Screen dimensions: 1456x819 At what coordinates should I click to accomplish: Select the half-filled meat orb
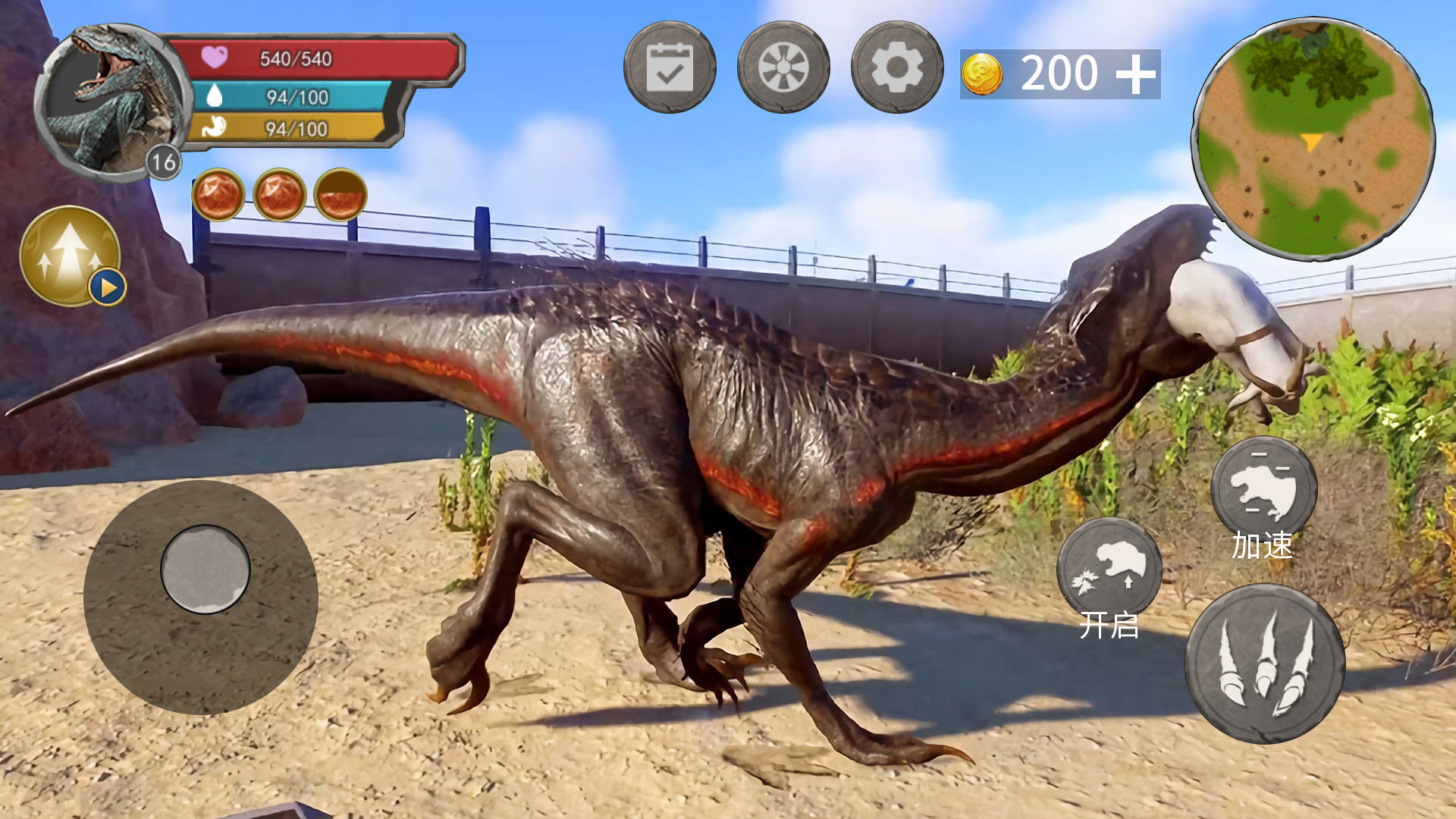(x=340, y=195)
